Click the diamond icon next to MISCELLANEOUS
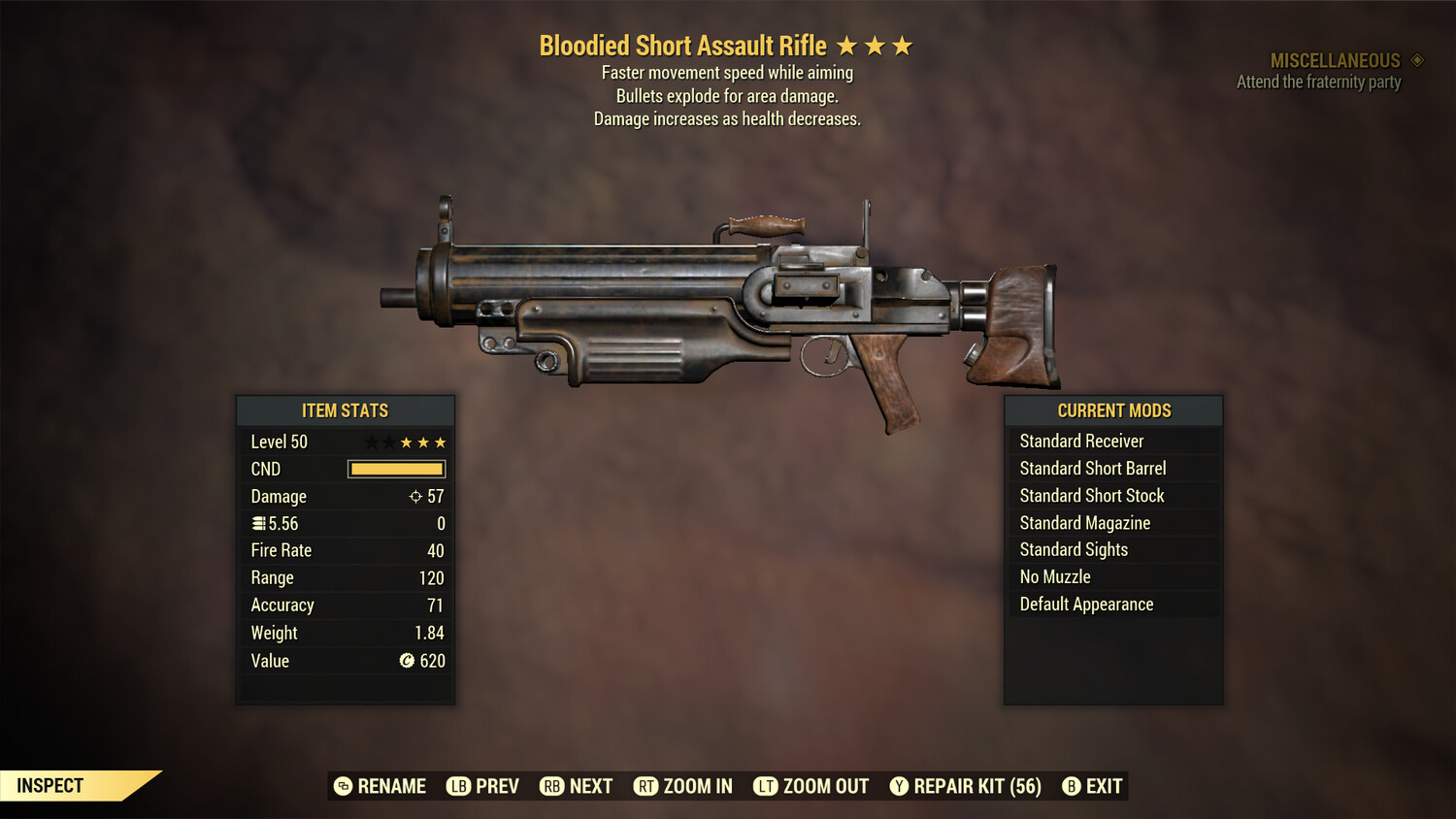Viewport: 1456px width, 819px height. 1416,60
